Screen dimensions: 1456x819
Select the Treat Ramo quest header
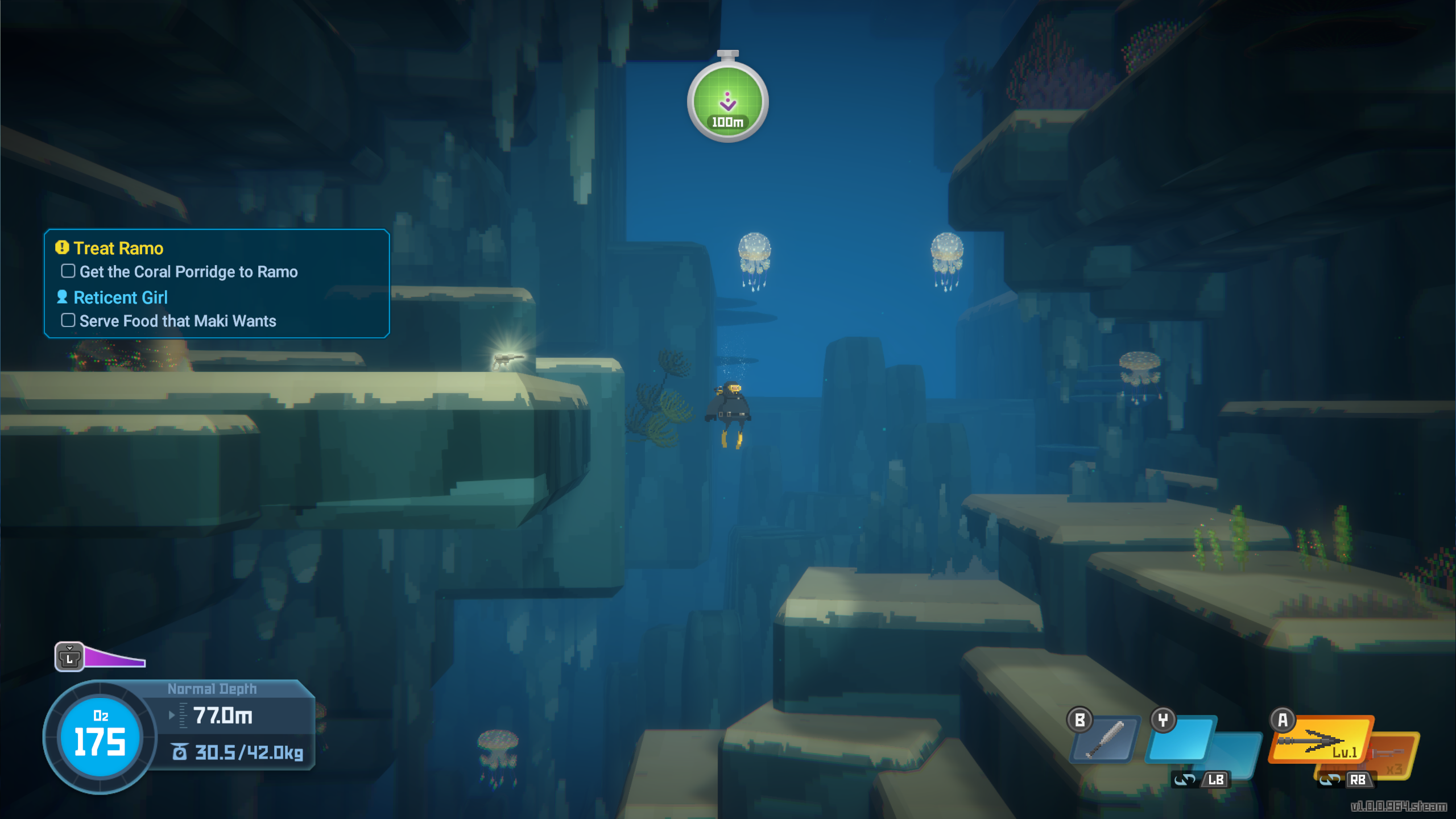[117, 247]
